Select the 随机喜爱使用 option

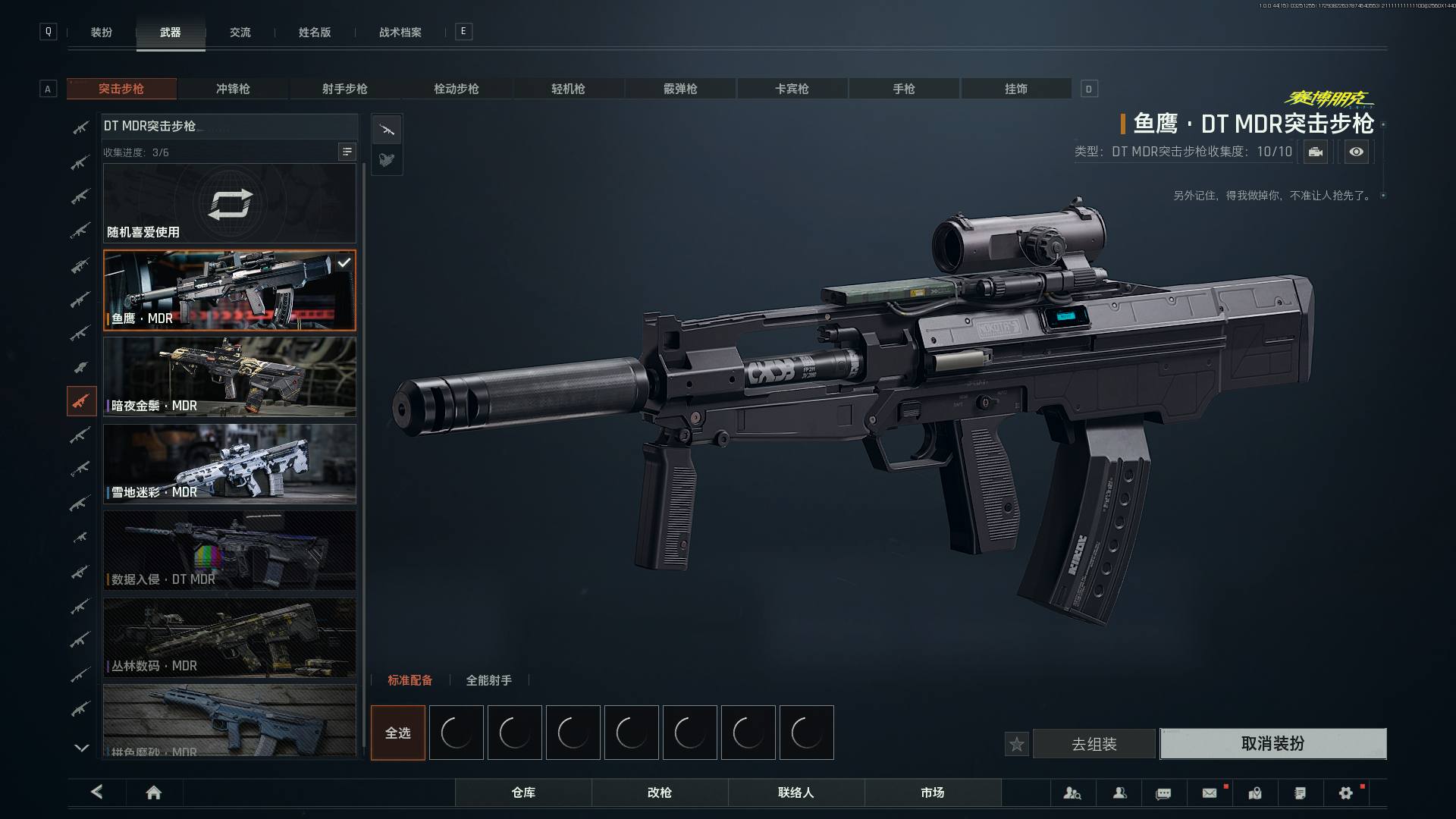click(x=230, y=204)
